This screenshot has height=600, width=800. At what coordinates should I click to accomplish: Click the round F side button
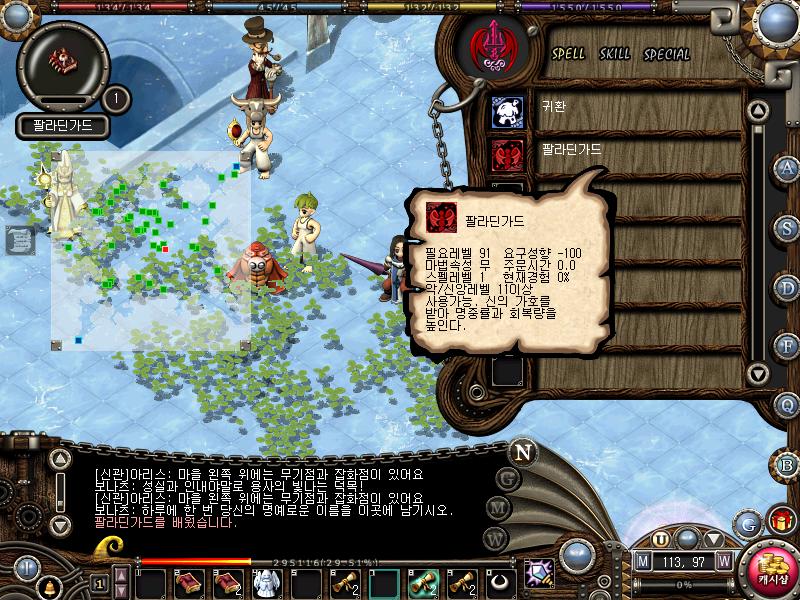(x=788, y=346)
